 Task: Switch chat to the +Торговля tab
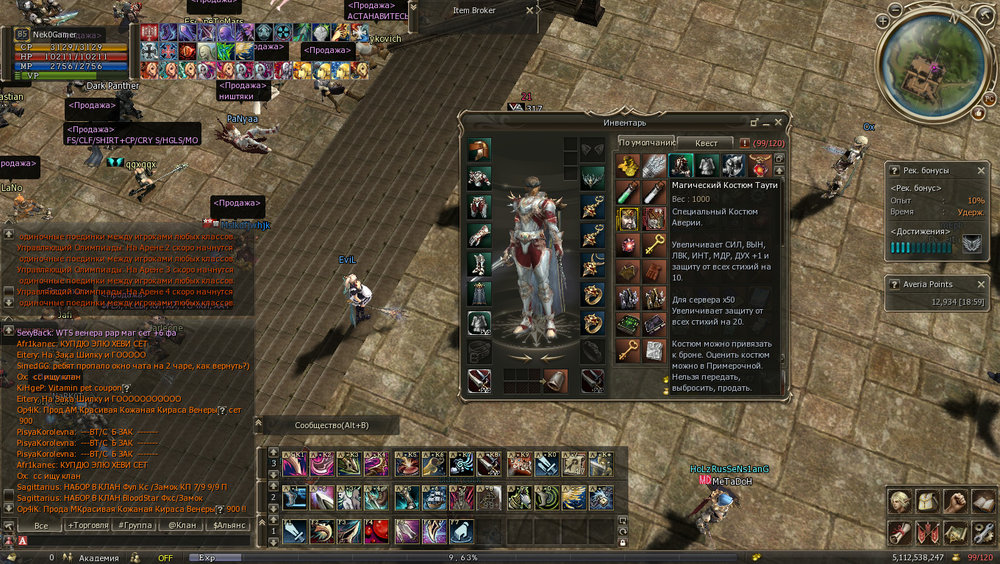click(89, 525)
